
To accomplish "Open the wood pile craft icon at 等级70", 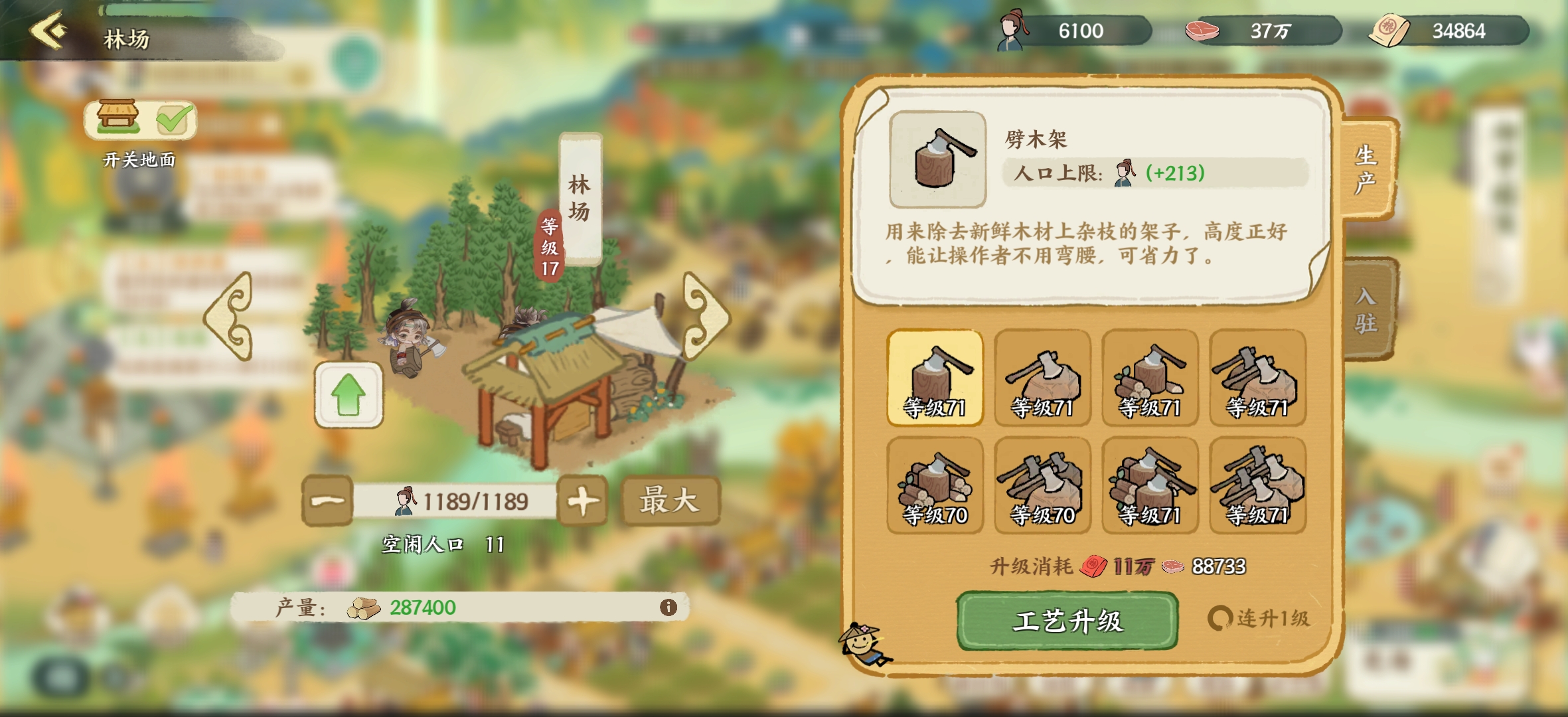I will click(935, 485).
